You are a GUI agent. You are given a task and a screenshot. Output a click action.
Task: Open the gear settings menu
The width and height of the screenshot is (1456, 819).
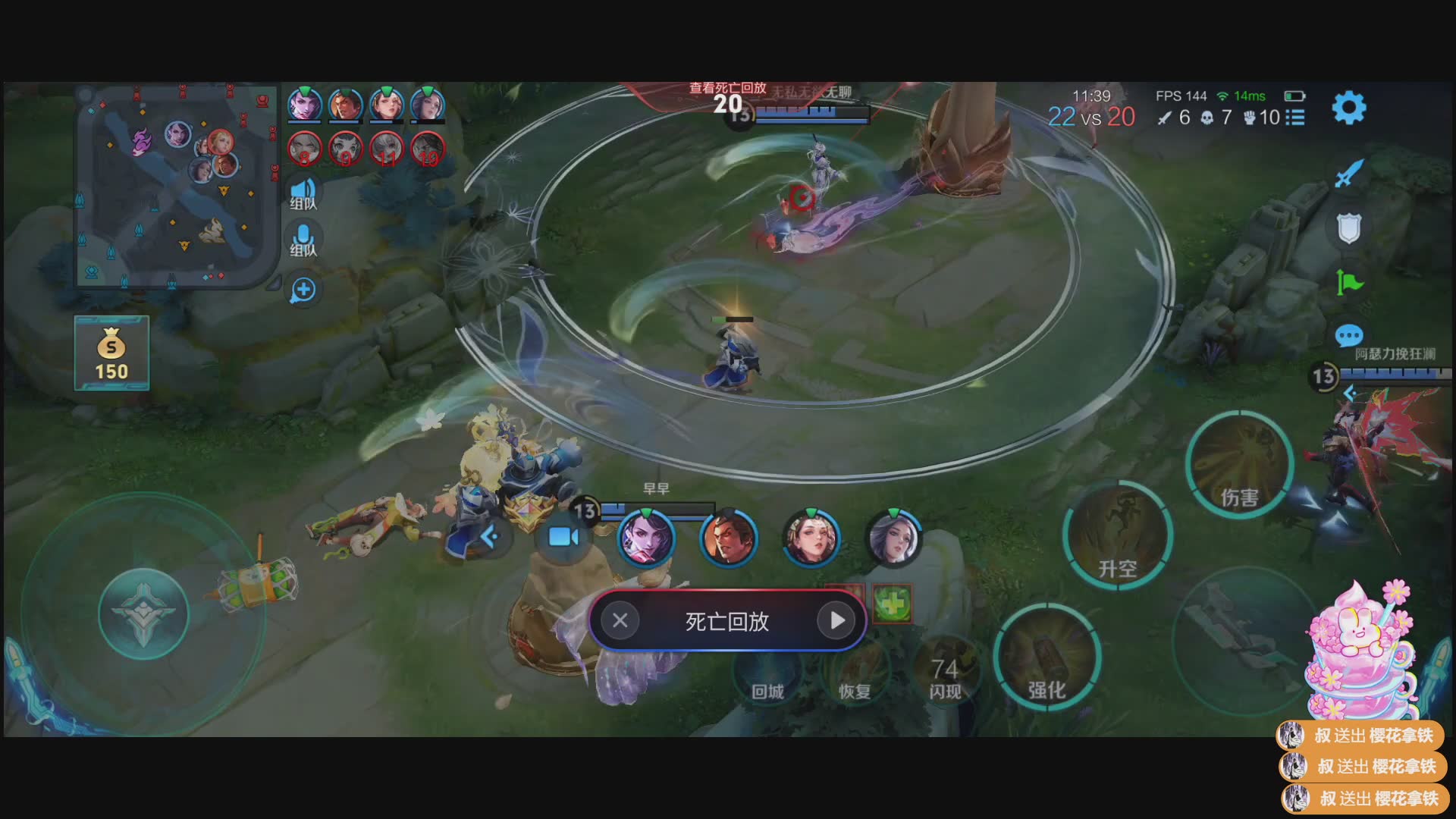[1348, 108]
